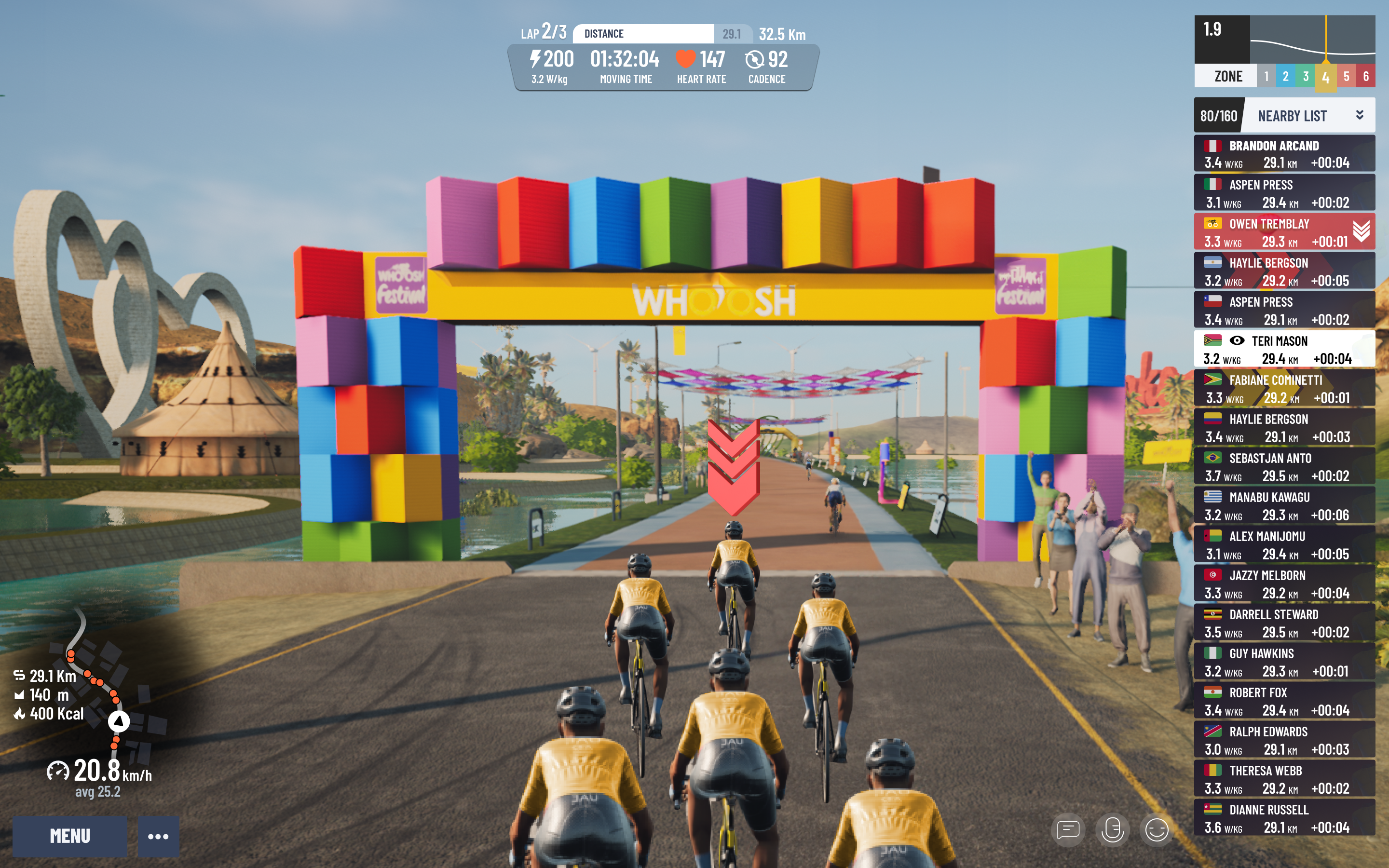This screenshot has width=1389, height=868.
Task: Select Owen Tremblay's highlighted rider row
Action: 1284,232
